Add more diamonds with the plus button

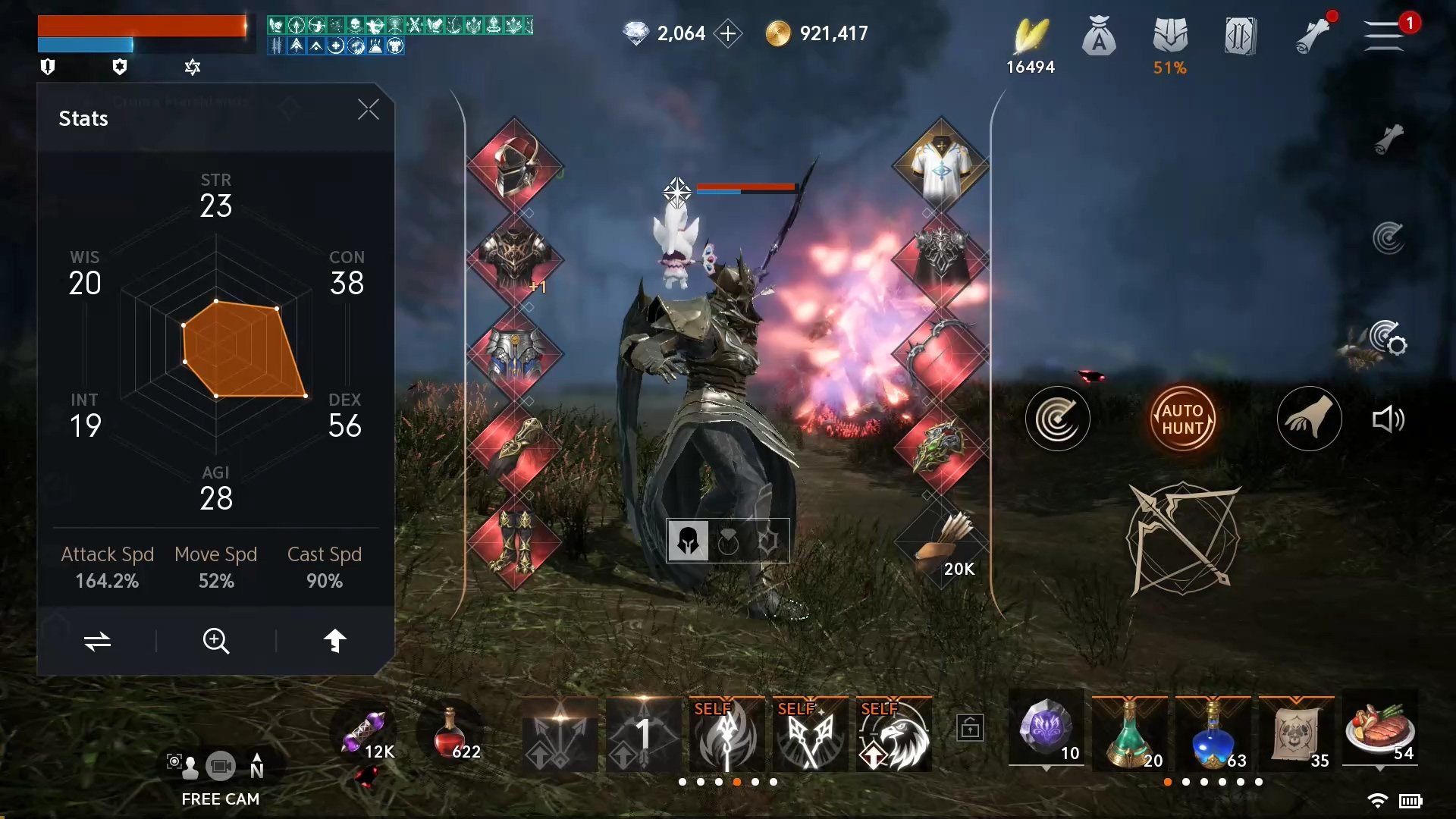pos(728,33)
